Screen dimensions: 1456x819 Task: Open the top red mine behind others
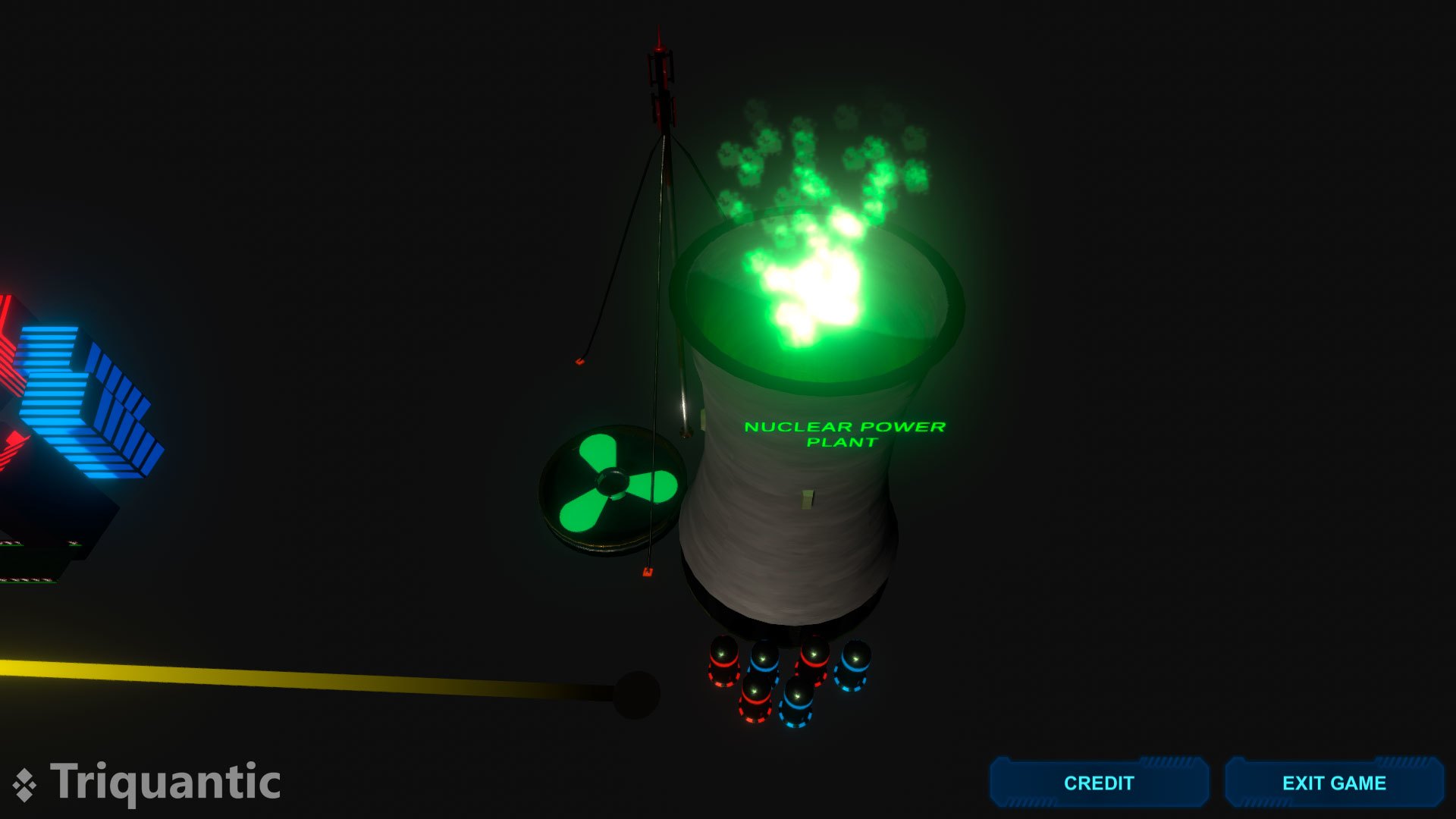click(814, 654)
